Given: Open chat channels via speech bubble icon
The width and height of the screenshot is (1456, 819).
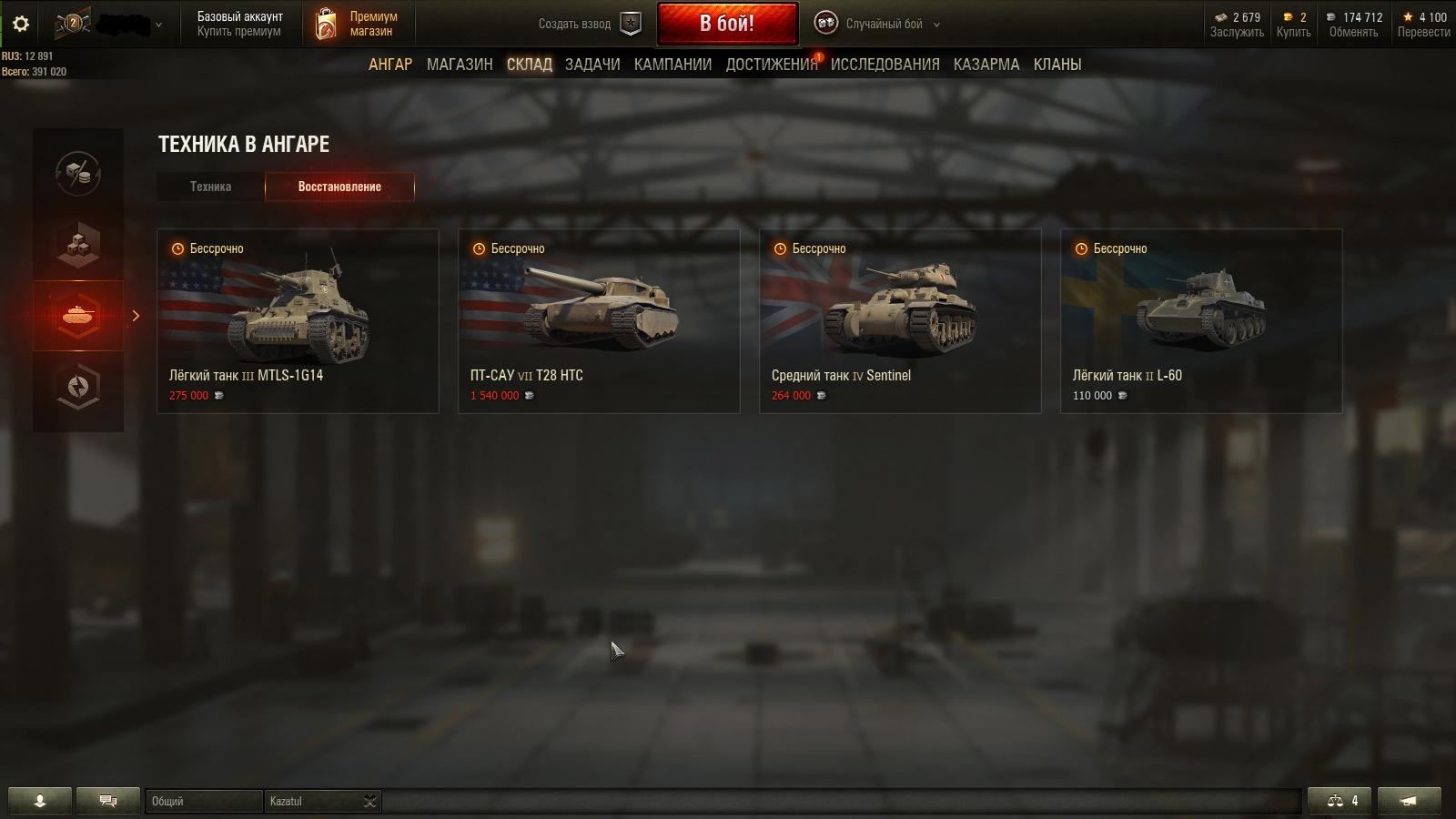Looking at the screenshot, I should coord(108,801).
